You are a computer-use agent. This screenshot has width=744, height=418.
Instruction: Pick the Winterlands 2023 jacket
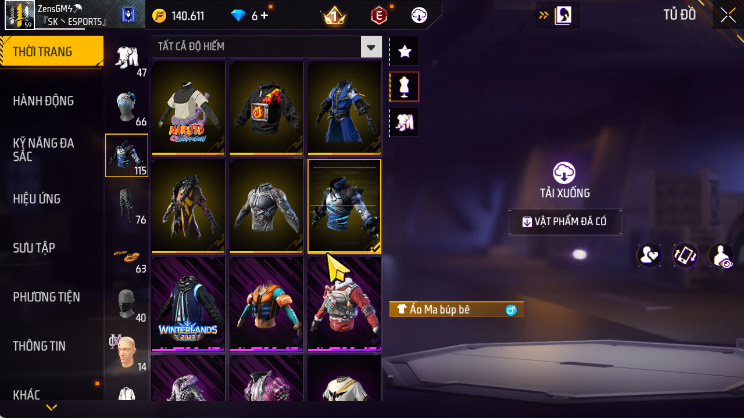[x=188, y=303]
